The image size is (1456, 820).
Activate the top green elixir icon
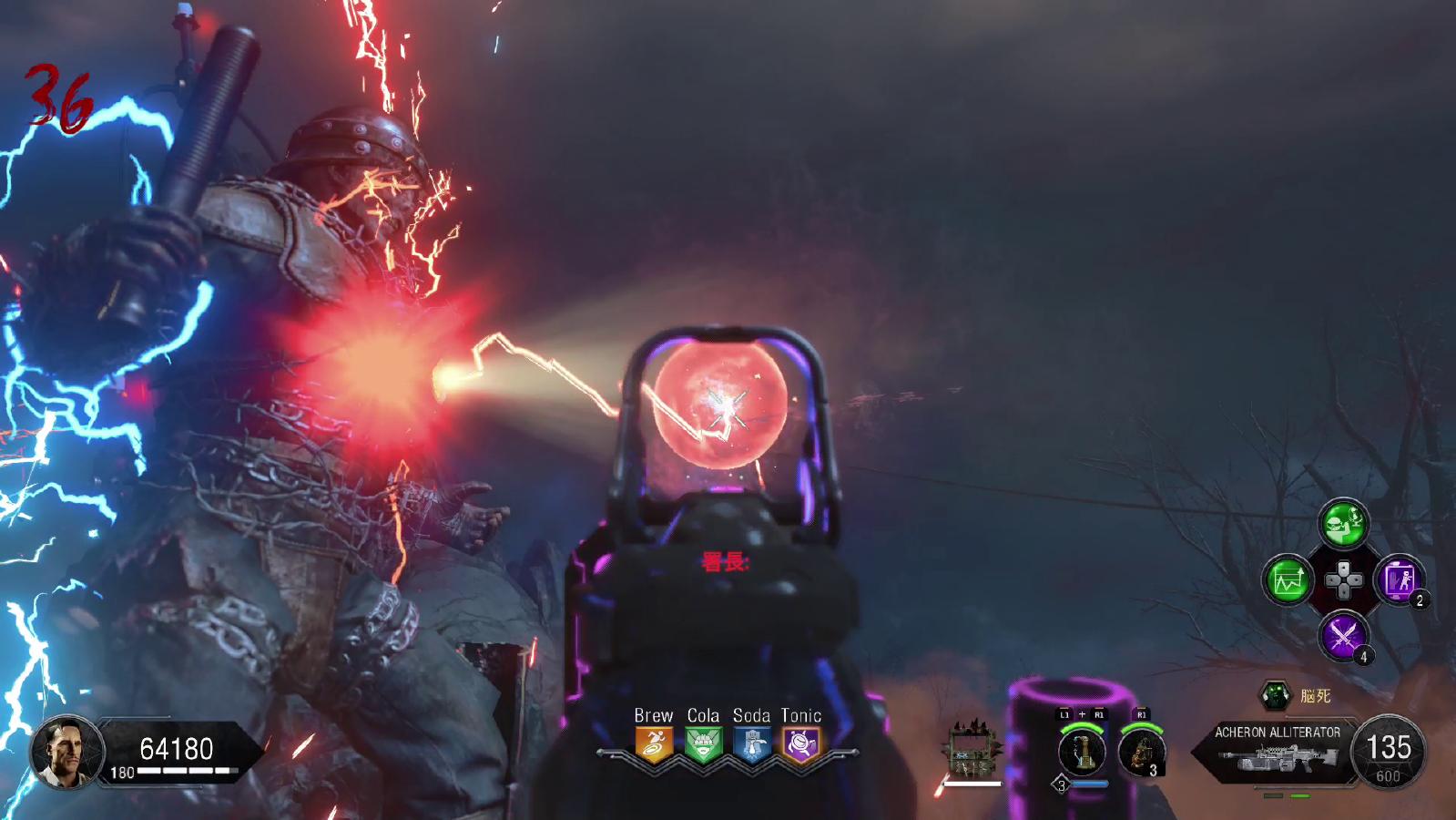click(1343, 524)
